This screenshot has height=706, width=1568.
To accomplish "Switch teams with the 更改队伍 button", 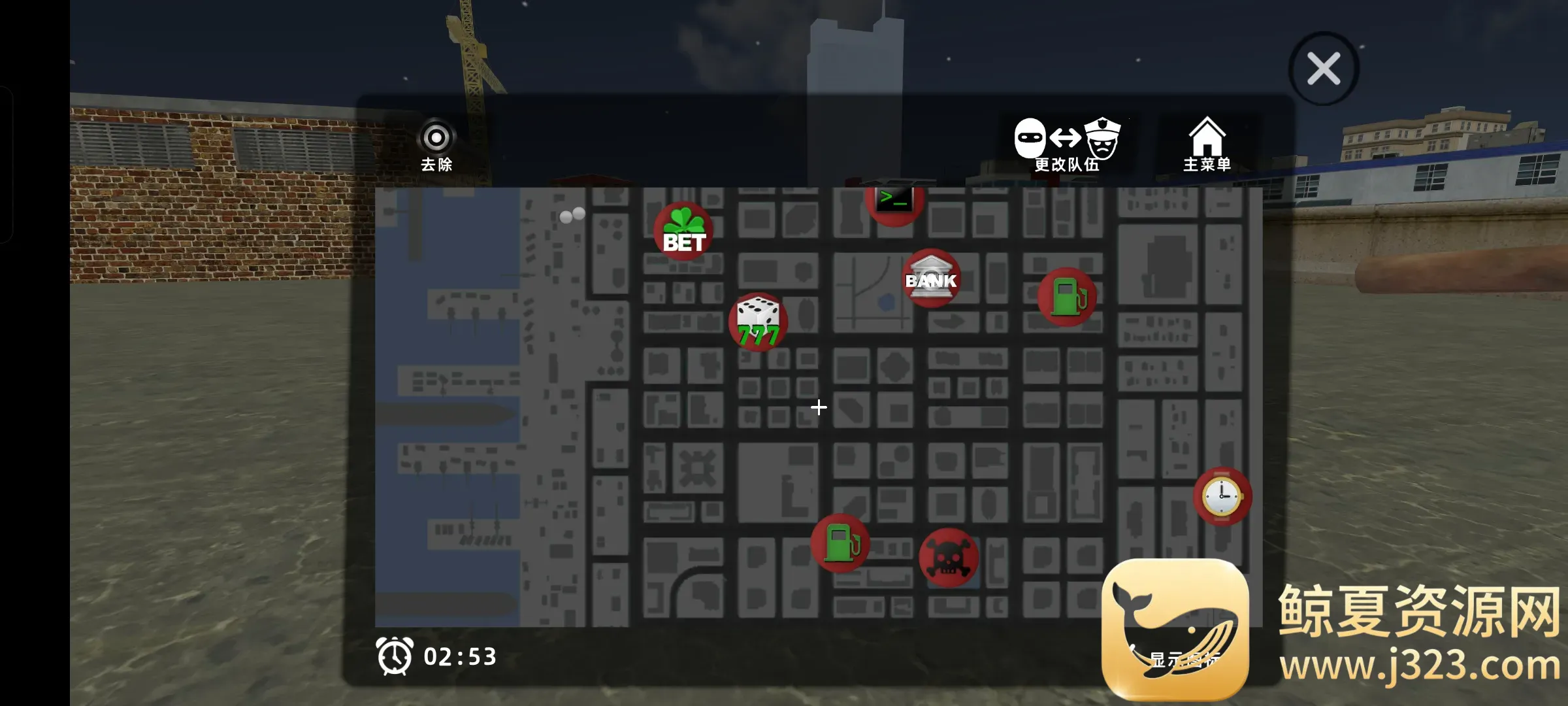I will click(x=1067, y=144).
